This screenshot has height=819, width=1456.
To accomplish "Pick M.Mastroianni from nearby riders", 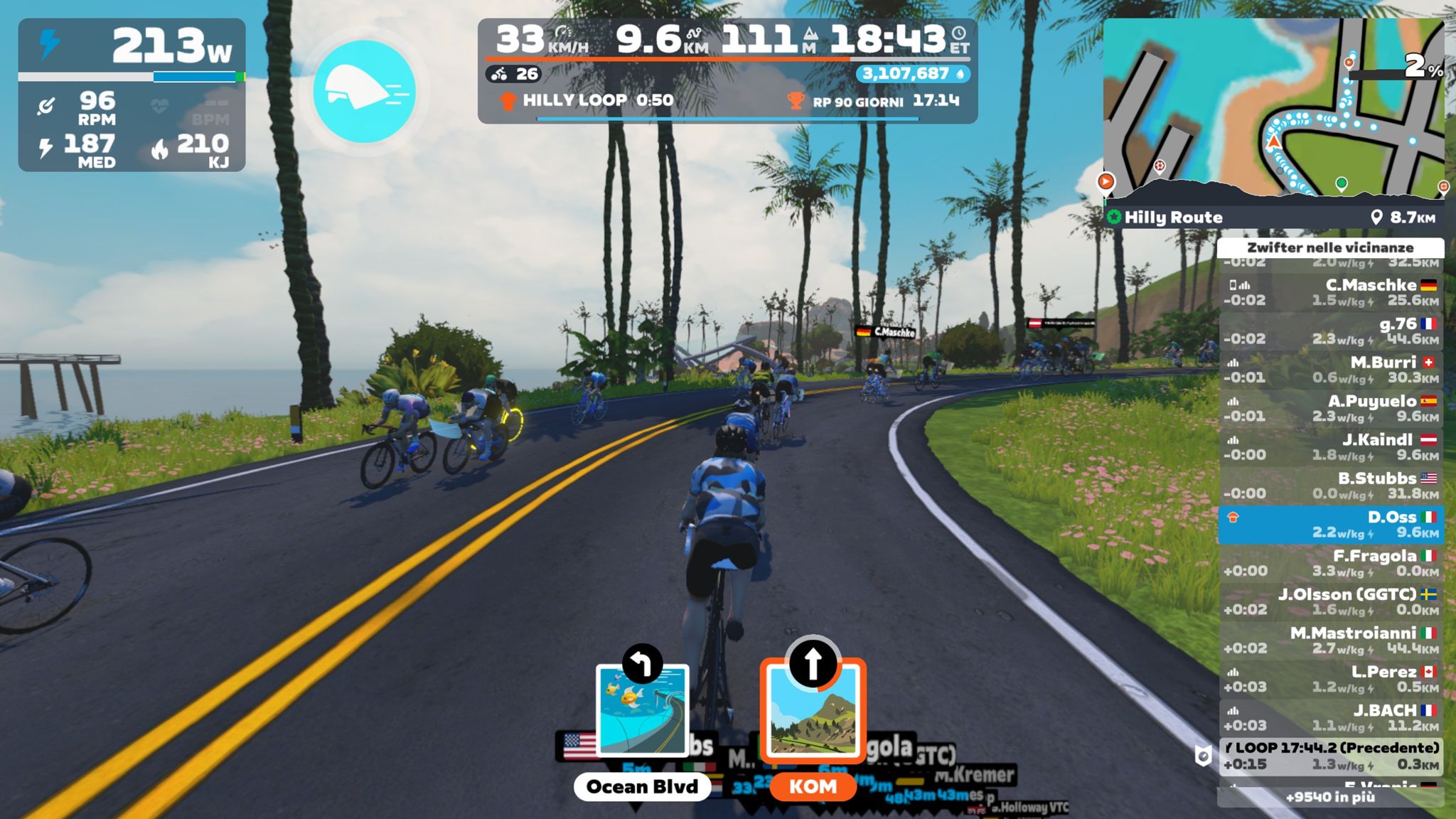I will 1330,641.
